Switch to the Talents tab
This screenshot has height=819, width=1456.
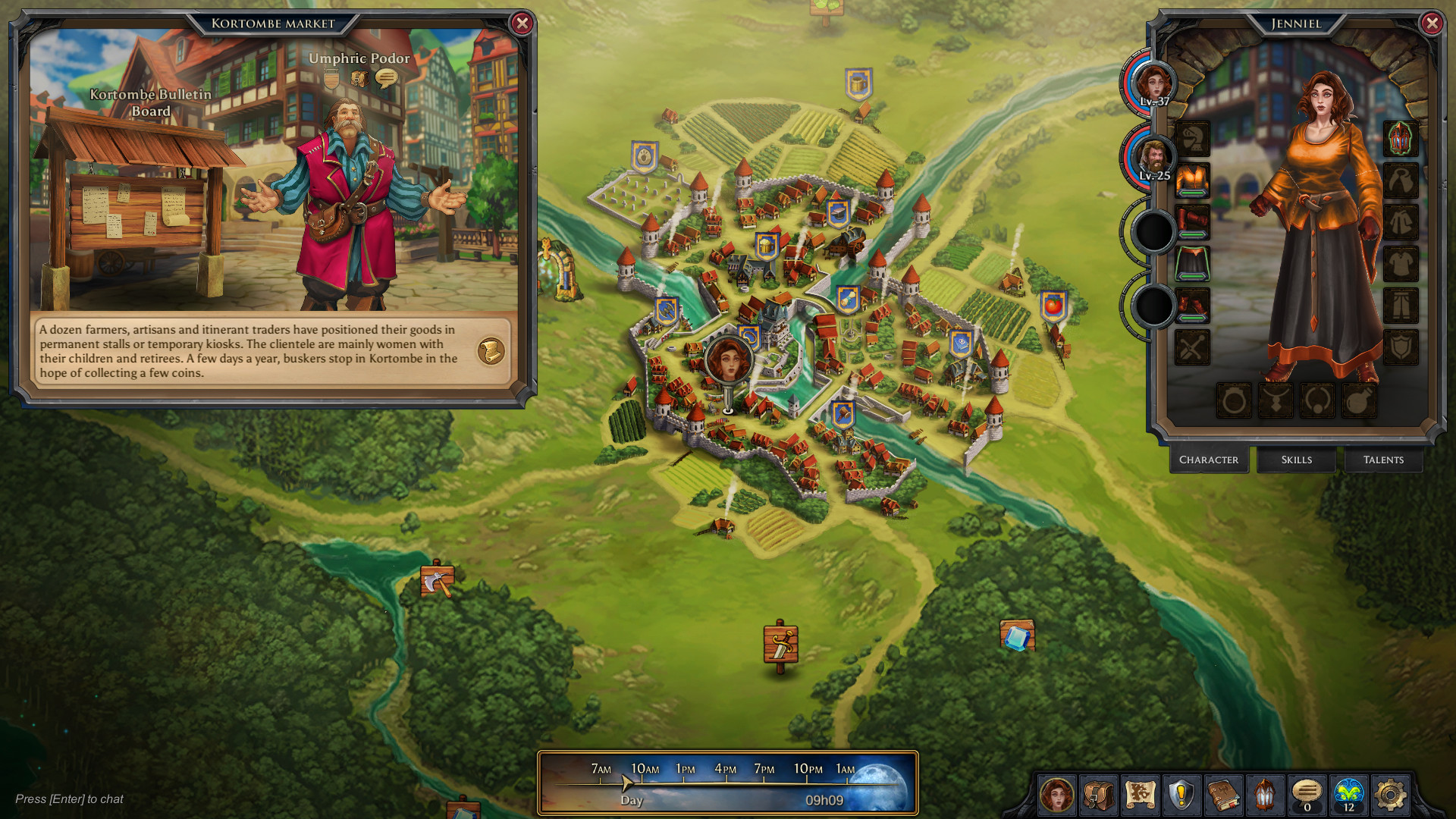[x=1383, y=460]
